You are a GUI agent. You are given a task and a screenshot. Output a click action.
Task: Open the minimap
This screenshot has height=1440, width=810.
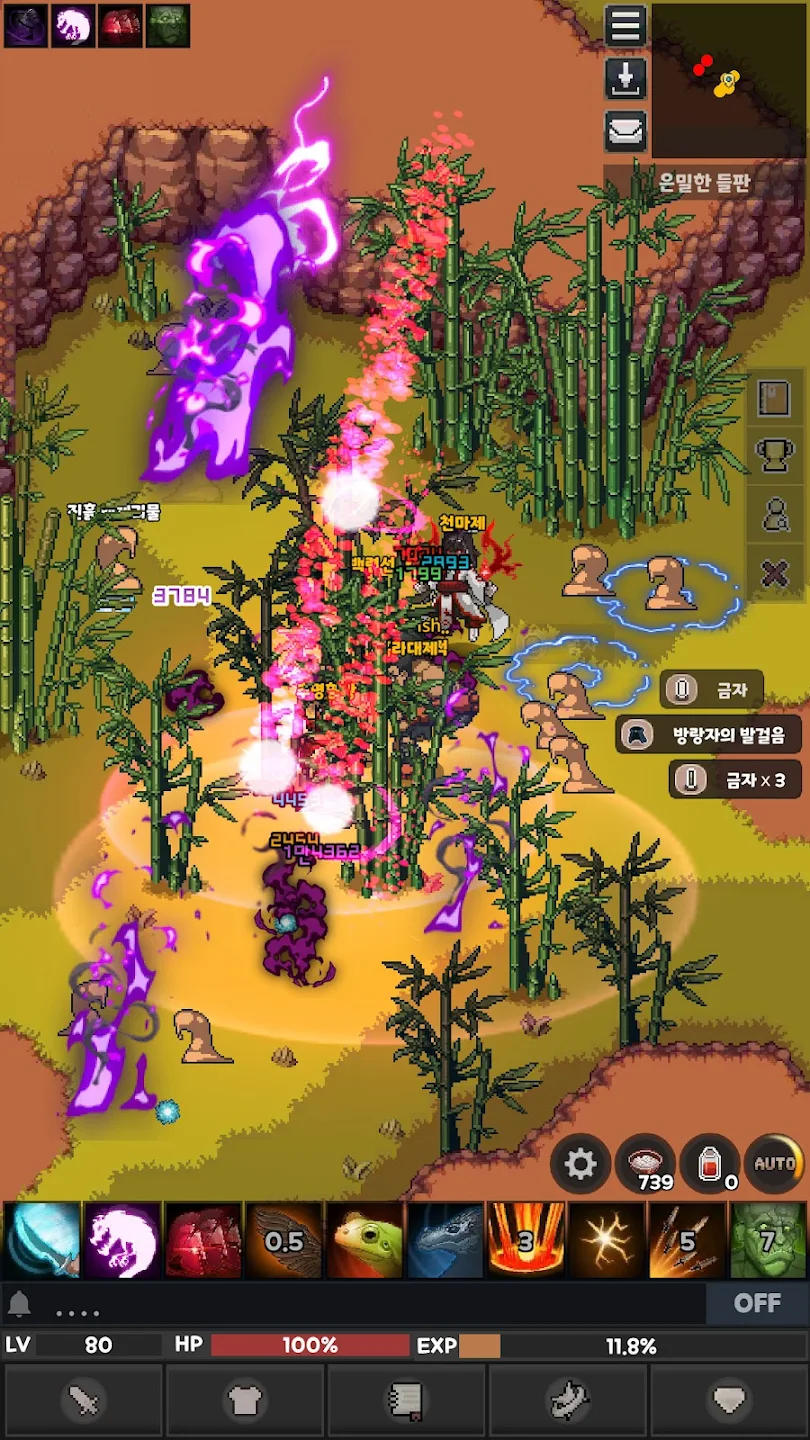(728, 79)
